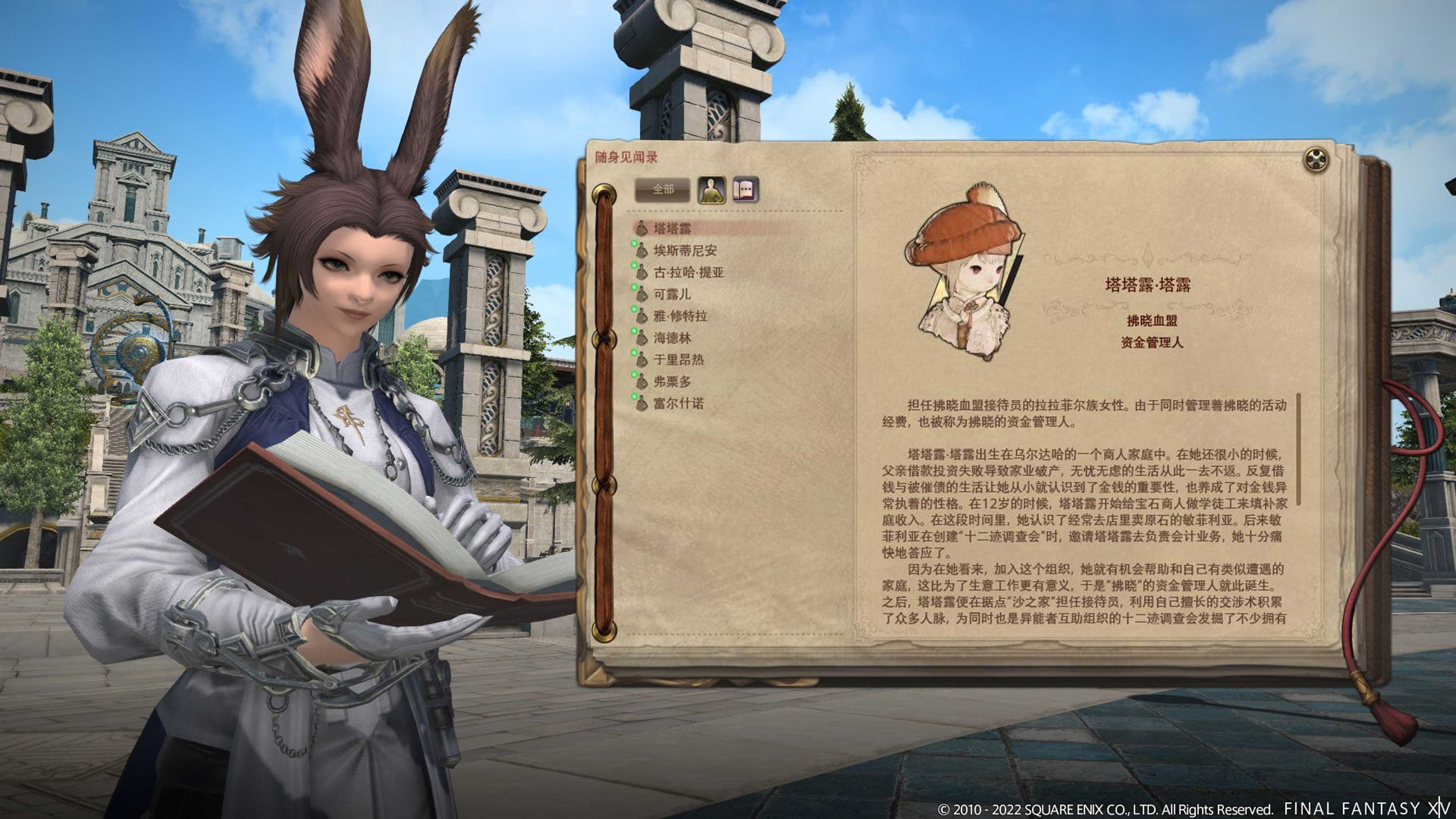Click the silhouette icon beside 古·拉哈·提亚
The height and width of the screenshot is (819, 1456).
click(642, 272)
